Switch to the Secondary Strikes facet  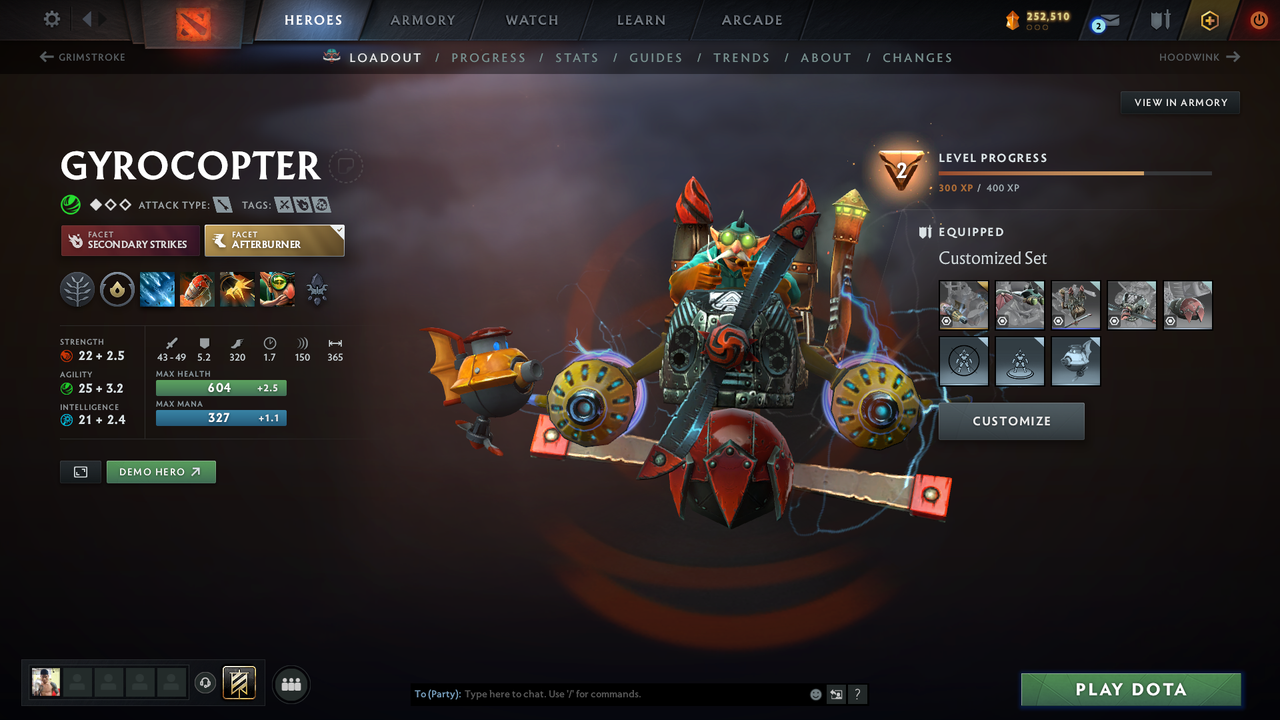point(130,240)
